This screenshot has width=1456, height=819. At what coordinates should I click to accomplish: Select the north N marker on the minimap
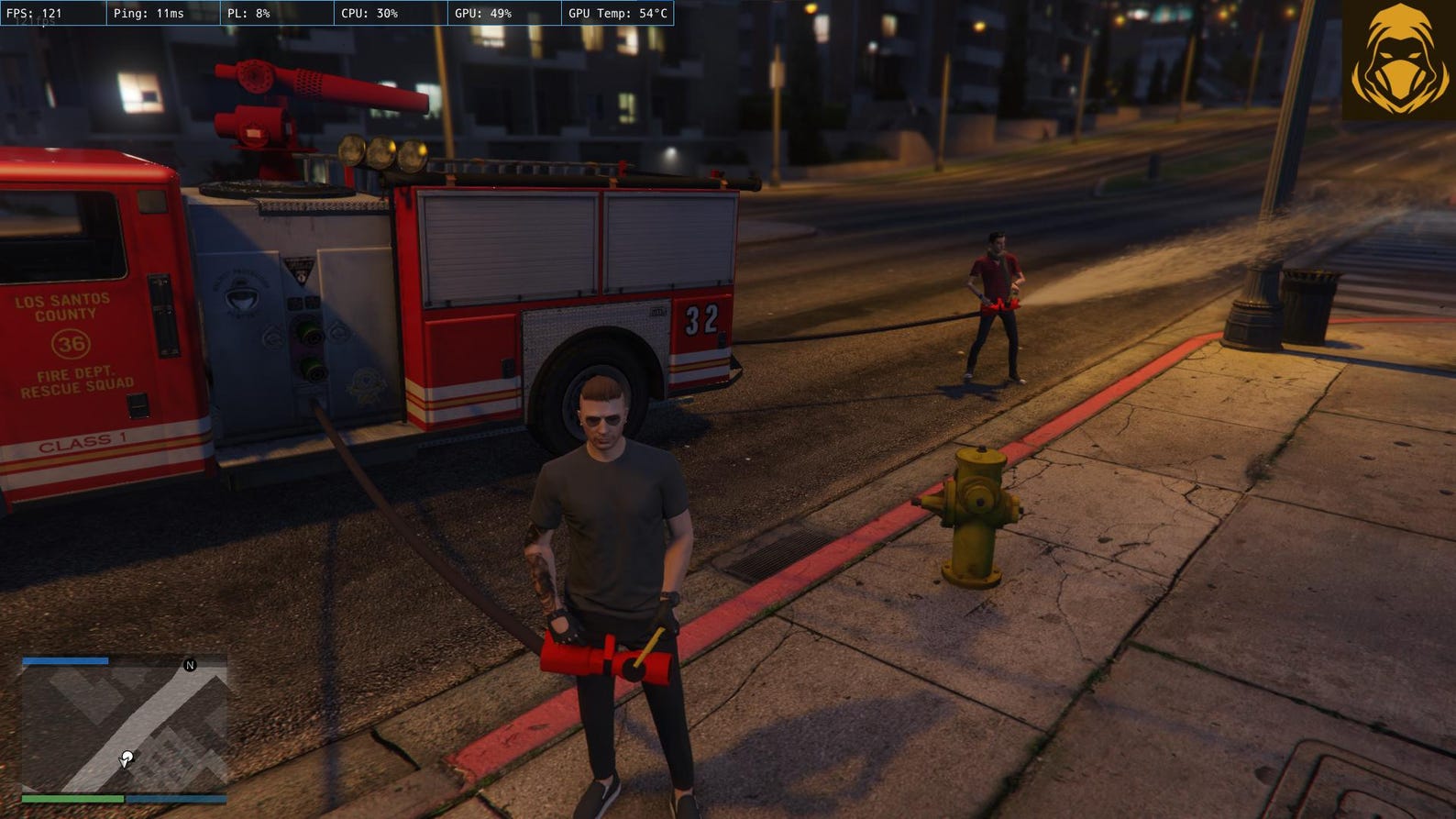coord(190,664)
